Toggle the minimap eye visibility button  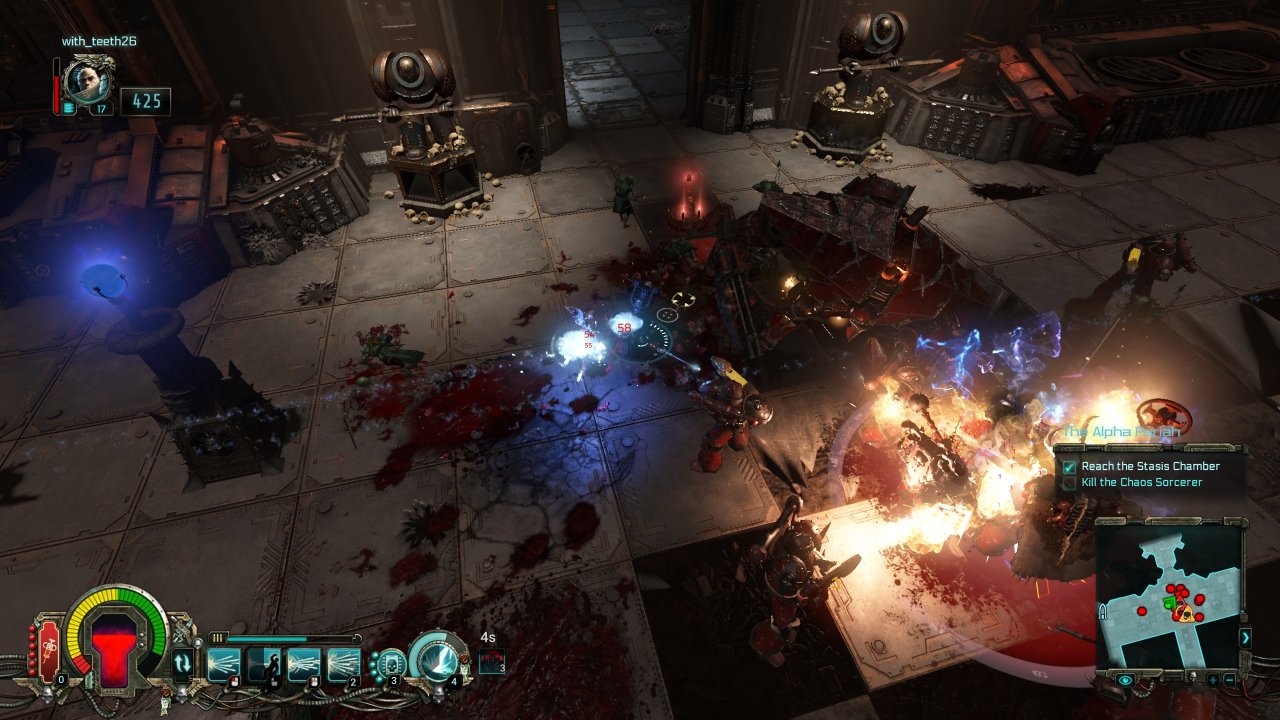coord(1125,680)
